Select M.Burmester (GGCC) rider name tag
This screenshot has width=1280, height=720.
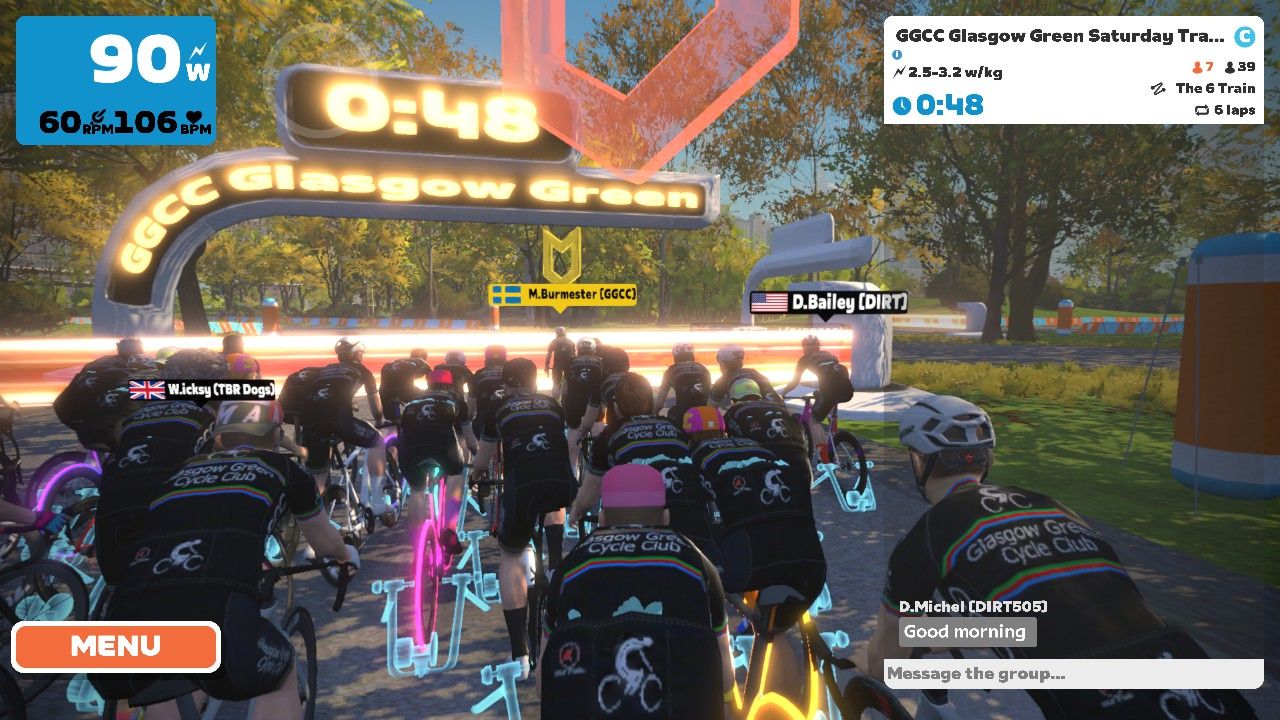tap(563, 295)
